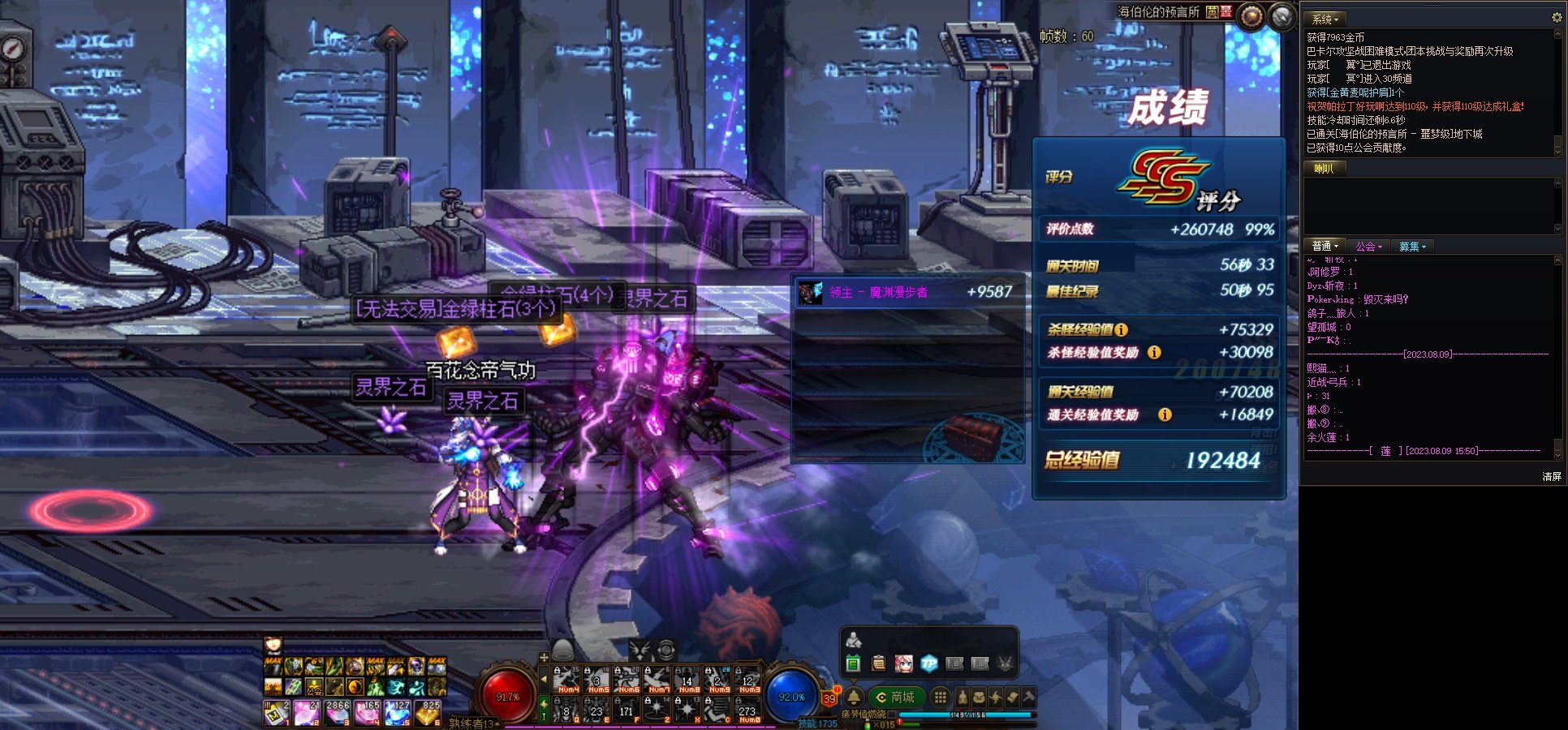This screenshot has height=730, width=1568.
Task: Switch to the 公会 guild chat tab
Action: click(1368, 247)
